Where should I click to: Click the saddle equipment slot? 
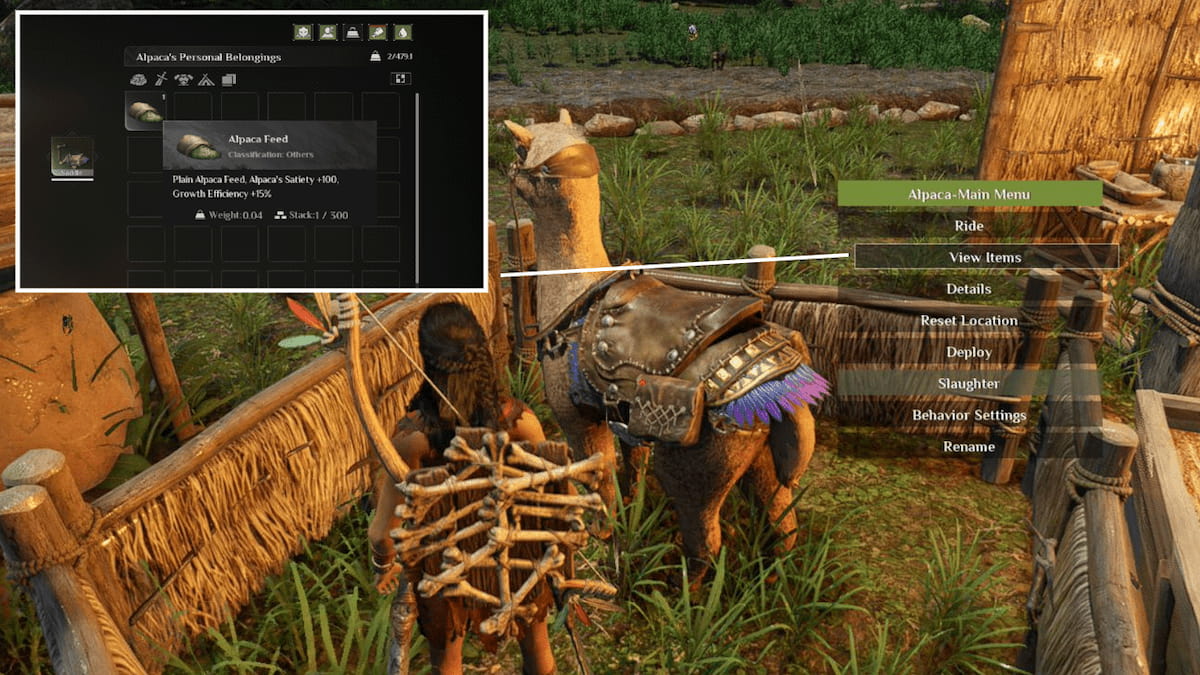pyautogui.click(x=72, y=158)
